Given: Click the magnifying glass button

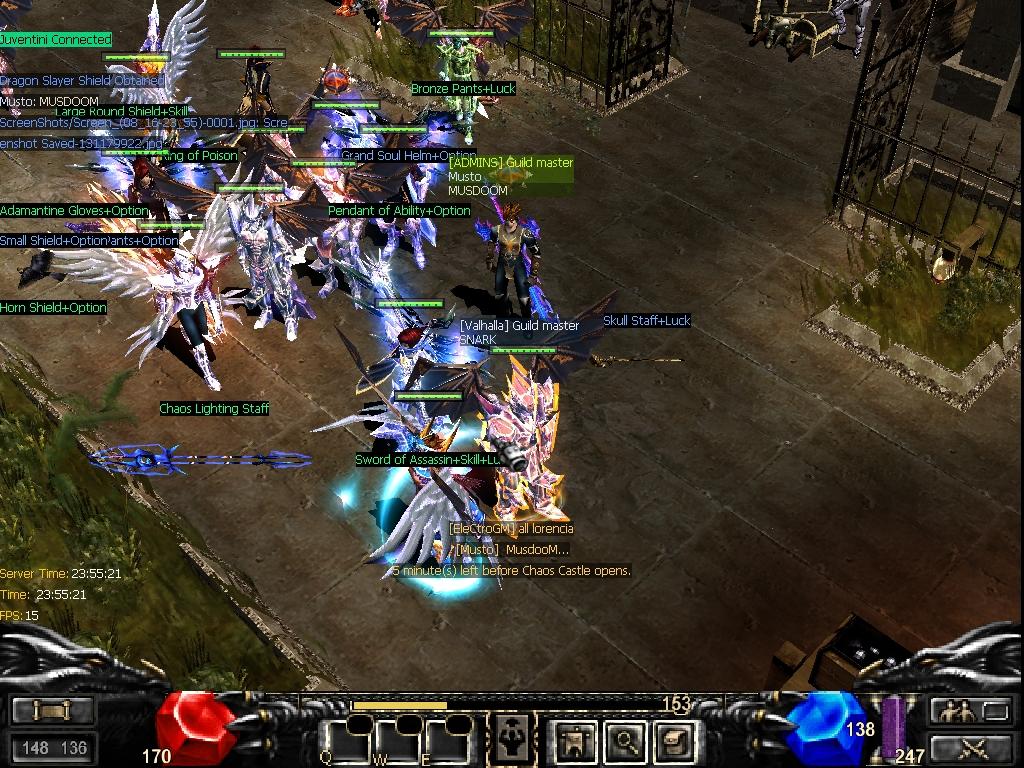Looking at the screenshot, I should click(x=625, y=741).
